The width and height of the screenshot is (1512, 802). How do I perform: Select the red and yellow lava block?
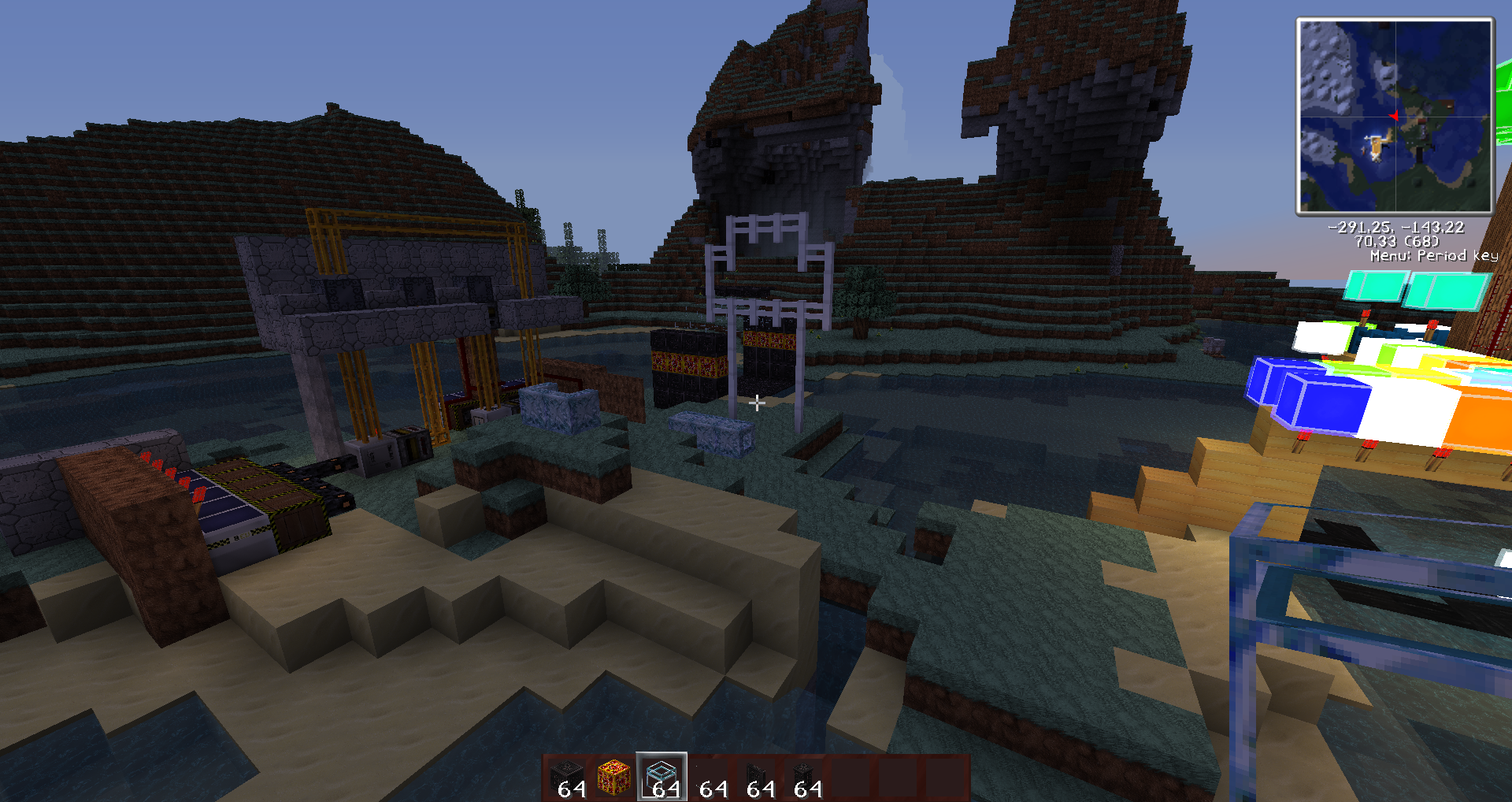pyautogui.click(x=614, y=777)
